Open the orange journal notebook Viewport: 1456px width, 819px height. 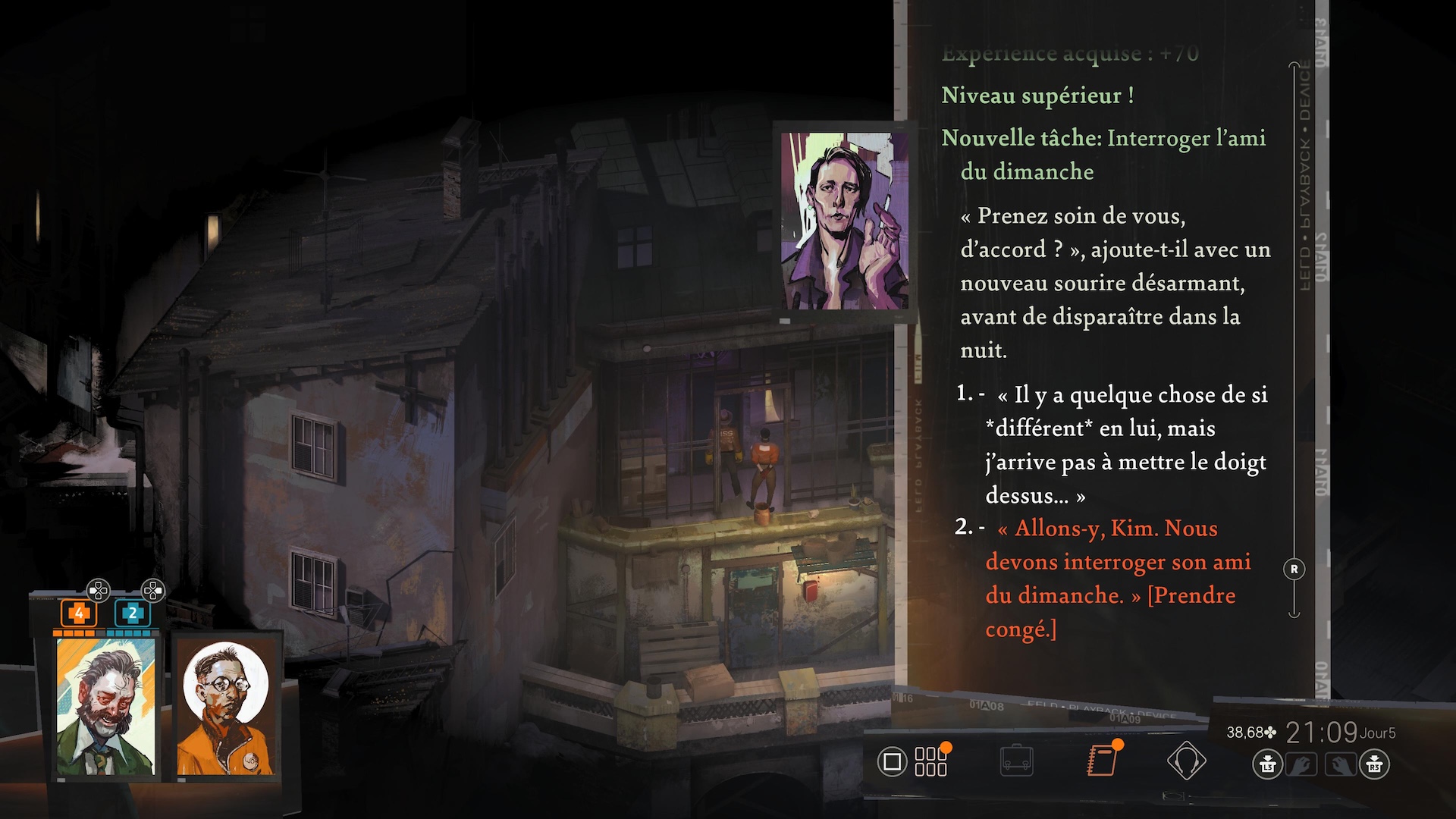coord(1102,761)
